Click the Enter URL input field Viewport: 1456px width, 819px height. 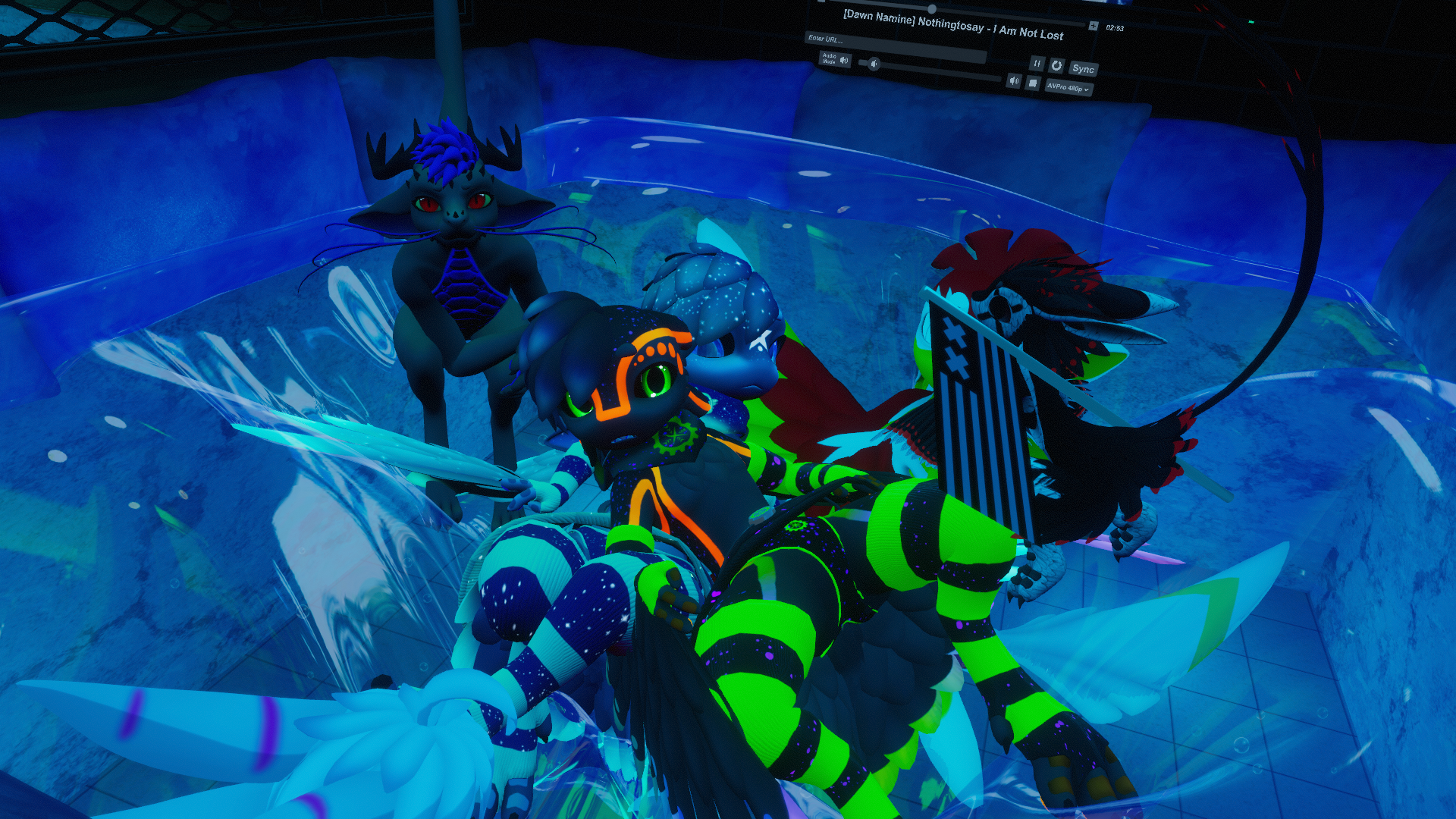[x=895, y=46]
